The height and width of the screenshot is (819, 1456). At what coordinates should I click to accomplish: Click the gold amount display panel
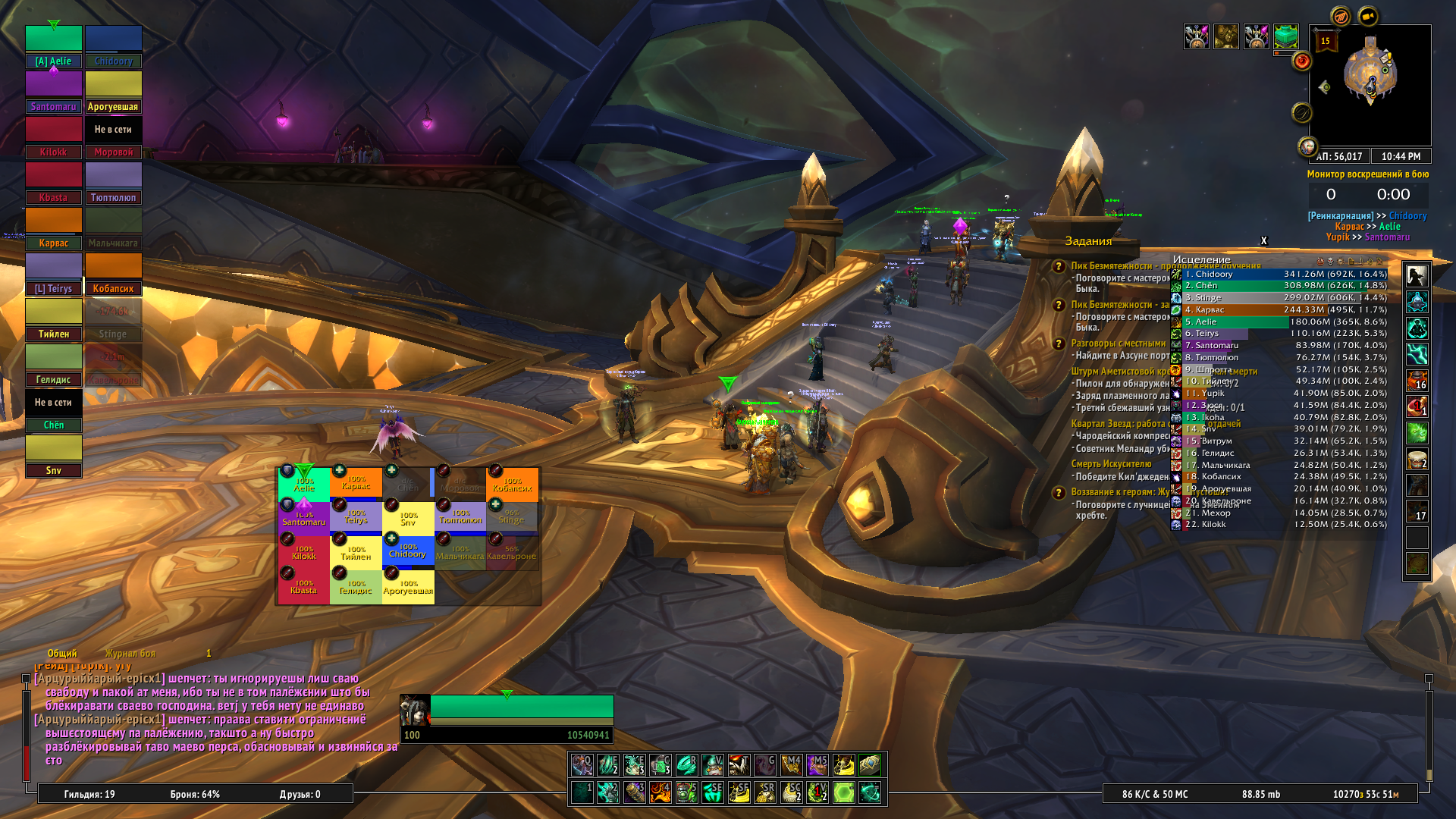pyautogui.click(x=1365, y=794)
